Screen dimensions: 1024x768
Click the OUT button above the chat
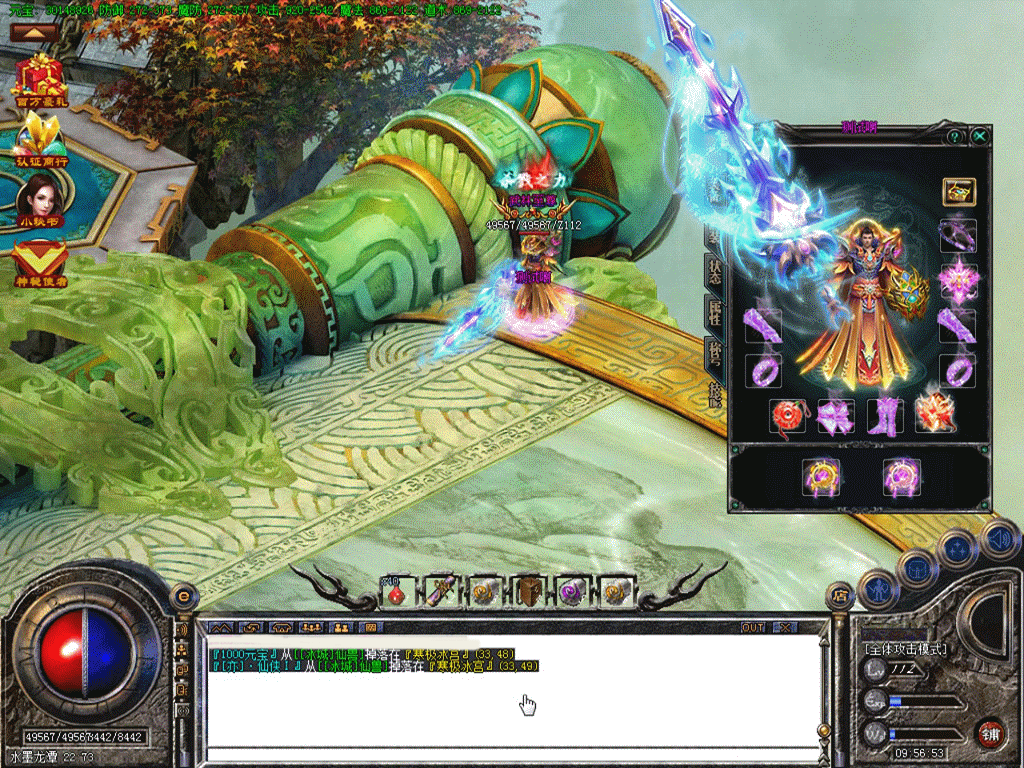[753, 627]
